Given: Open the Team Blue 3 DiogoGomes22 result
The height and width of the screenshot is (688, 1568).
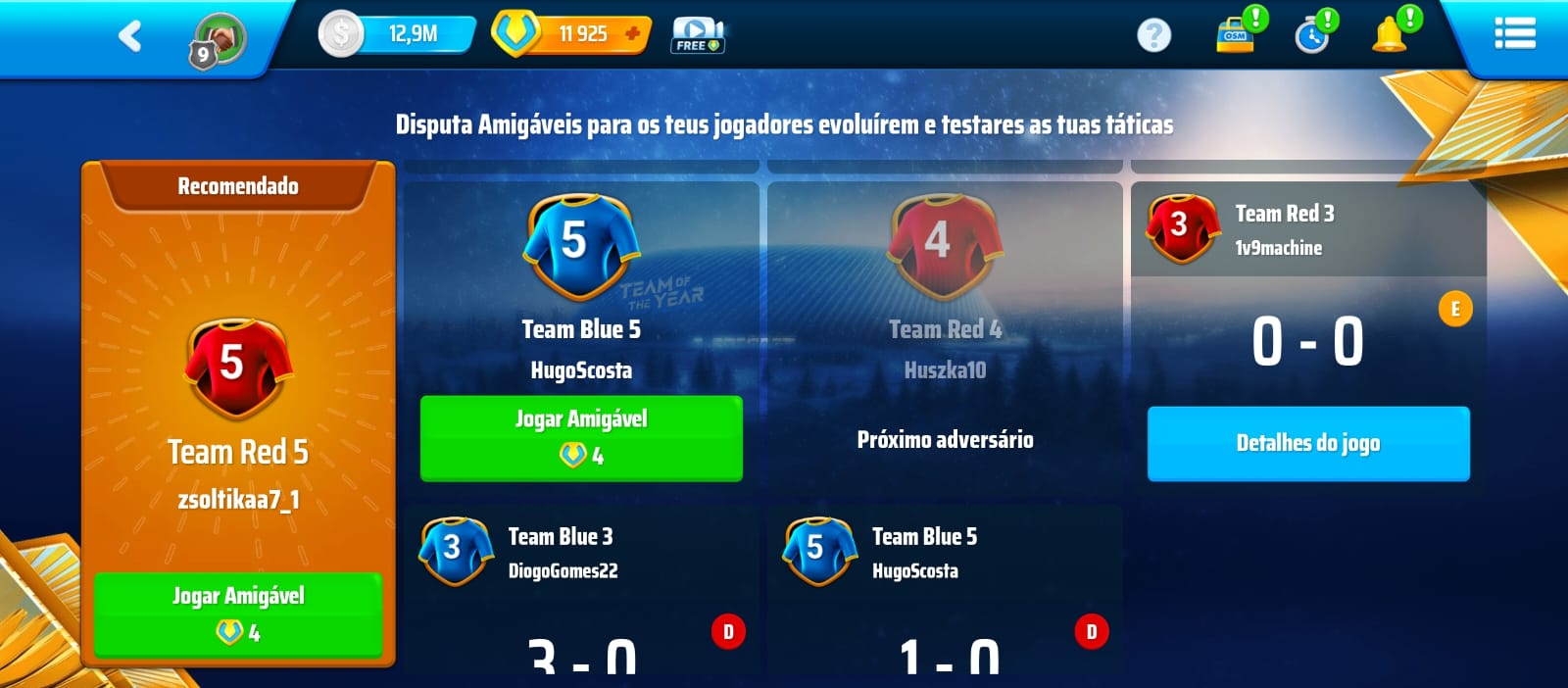Looking at the screenshot, I should click(581, 588).
